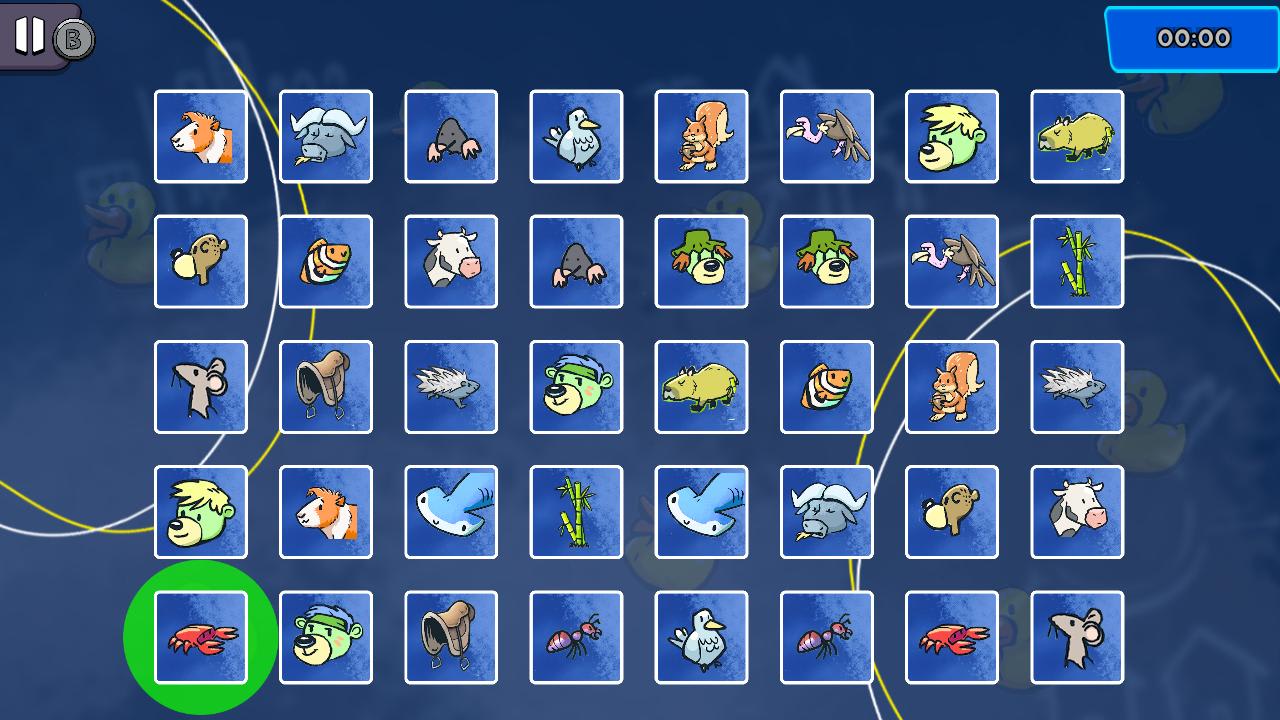This screenshot has height=720, width=1280.
Task: Pick the vulture tile in the top row
Action: pyautogui.click(x=826, y=136)
